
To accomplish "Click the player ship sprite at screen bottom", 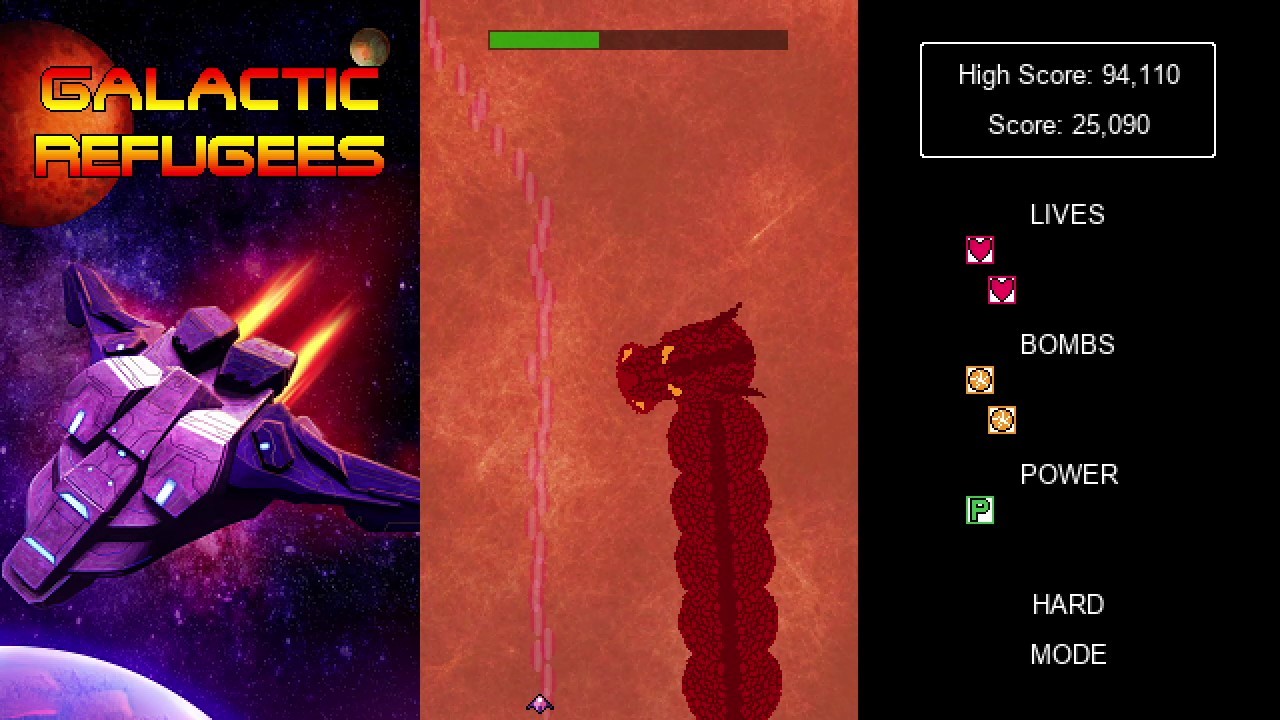I will pos(539,703).
